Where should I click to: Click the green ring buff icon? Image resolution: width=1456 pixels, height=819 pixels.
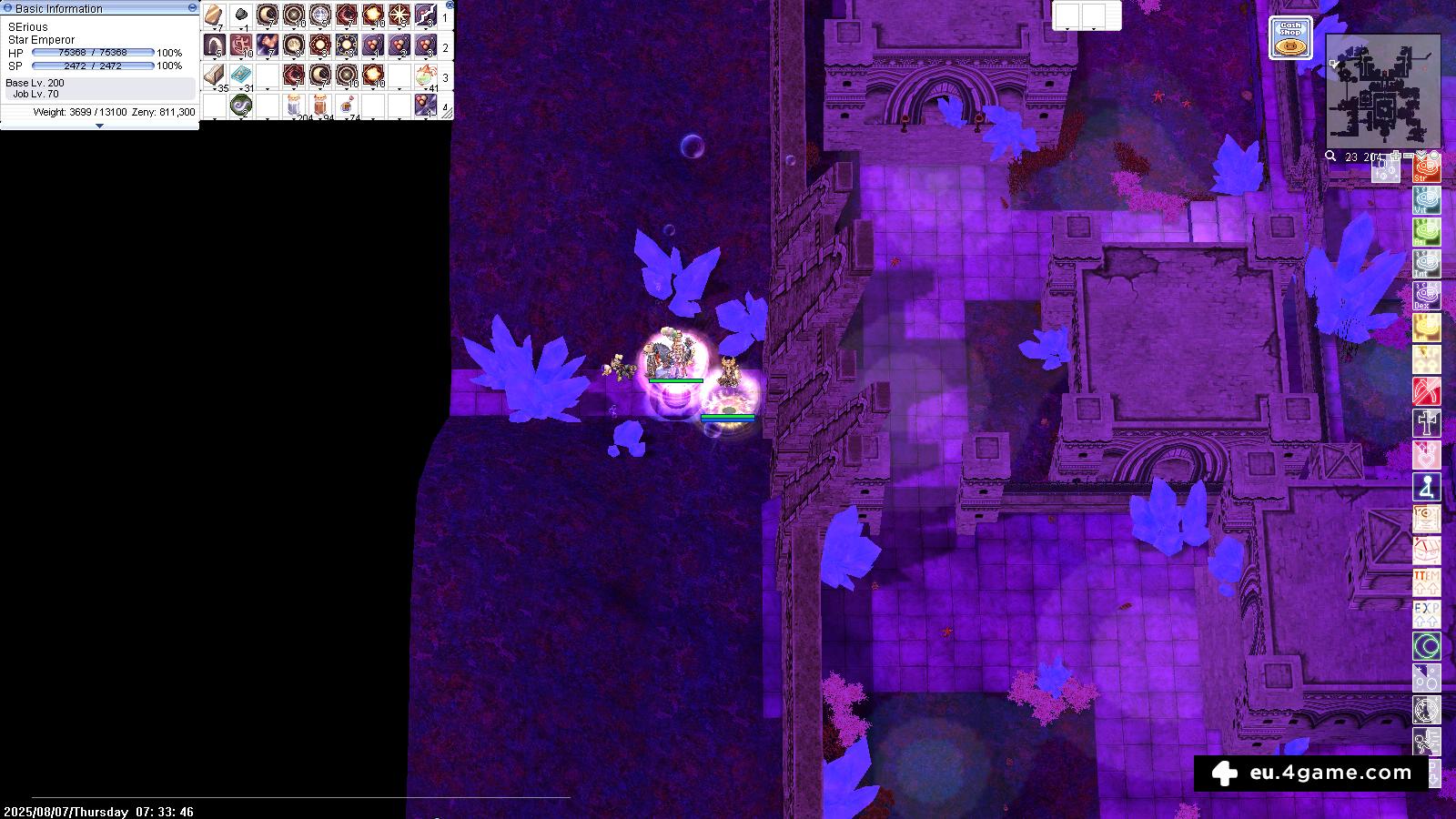tap(1426, 646)
